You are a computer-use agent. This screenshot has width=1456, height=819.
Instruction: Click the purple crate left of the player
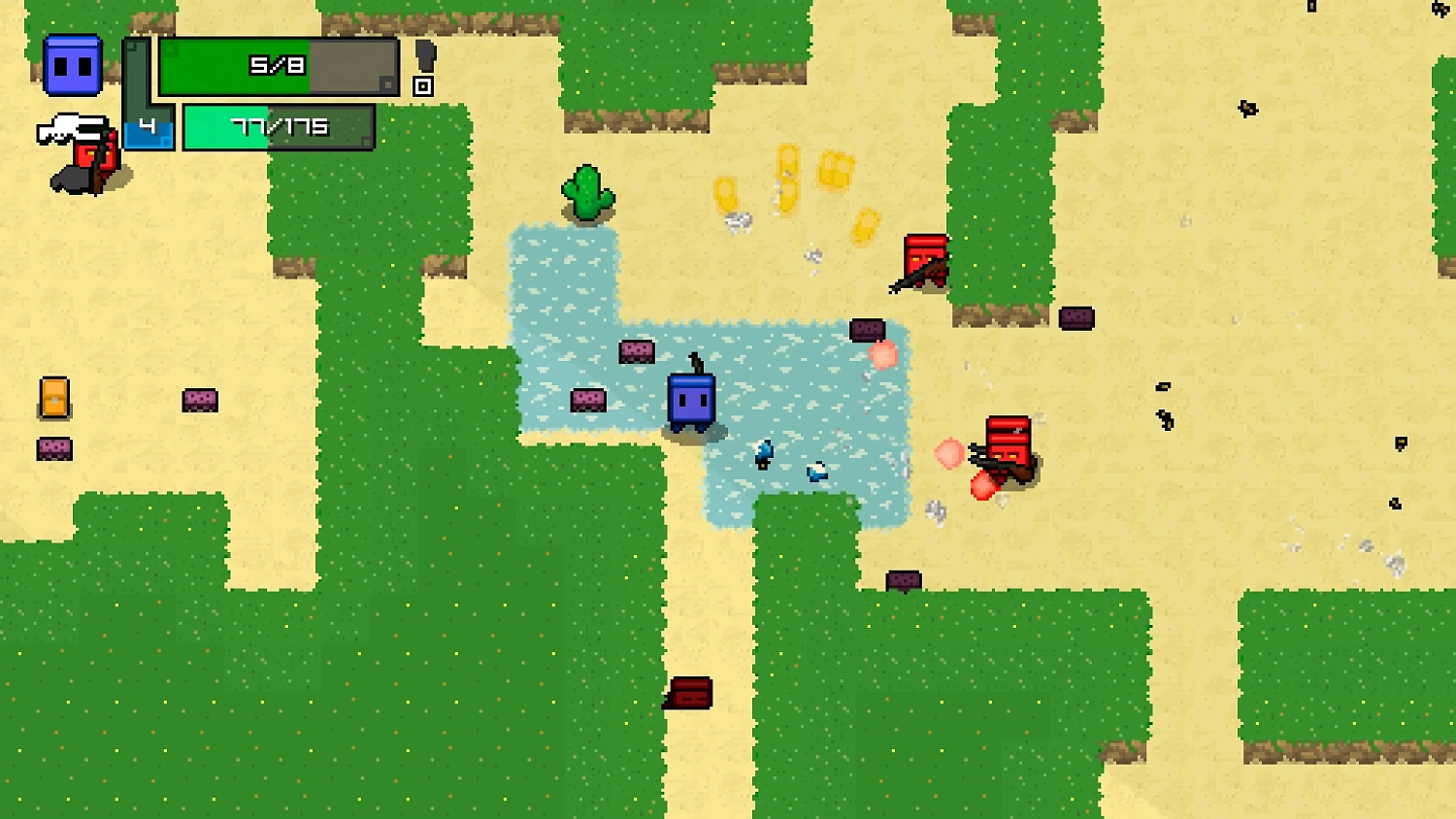click(589, 399)
